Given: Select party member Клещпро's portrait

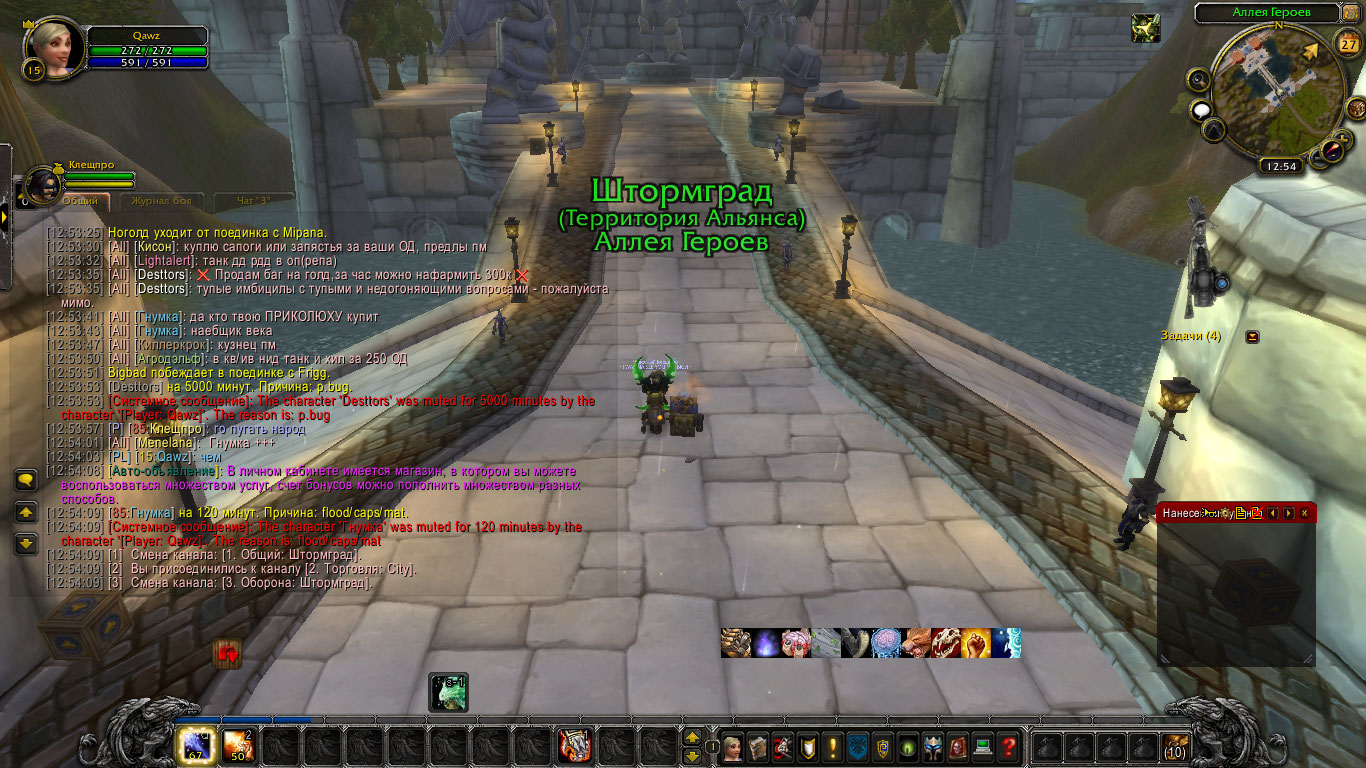Looking at the screenshot, I should [x=42, y=185].
